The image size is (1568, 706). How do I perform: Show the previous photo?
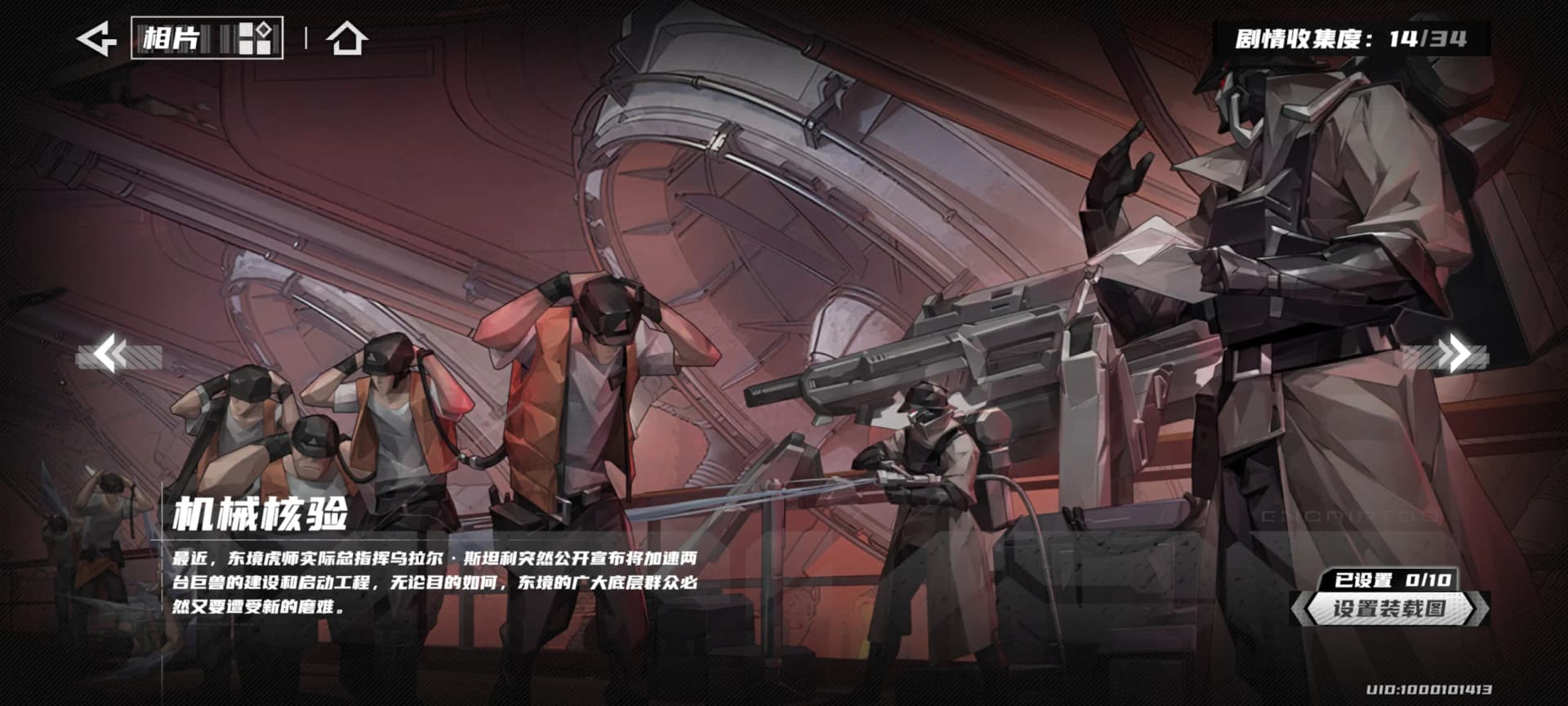[113, 355]
